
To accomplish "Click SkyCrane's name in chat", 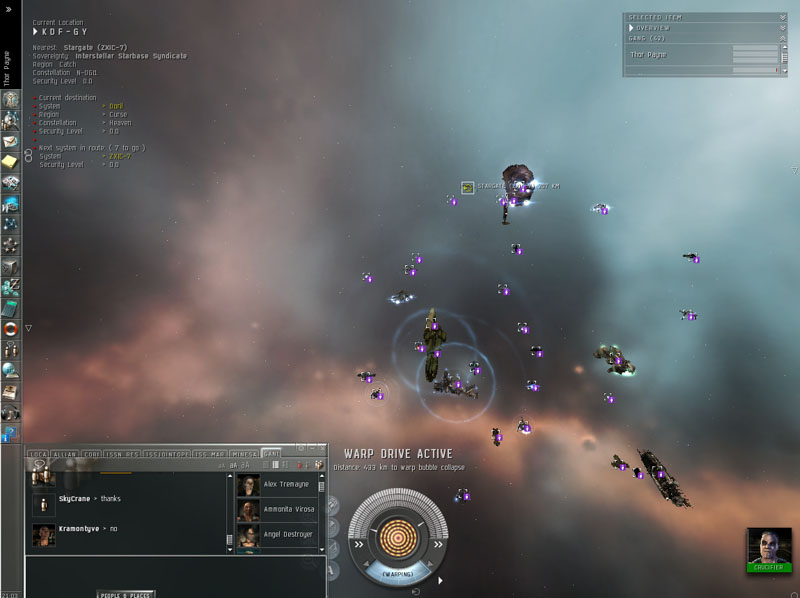I will (x=74, y=498).
